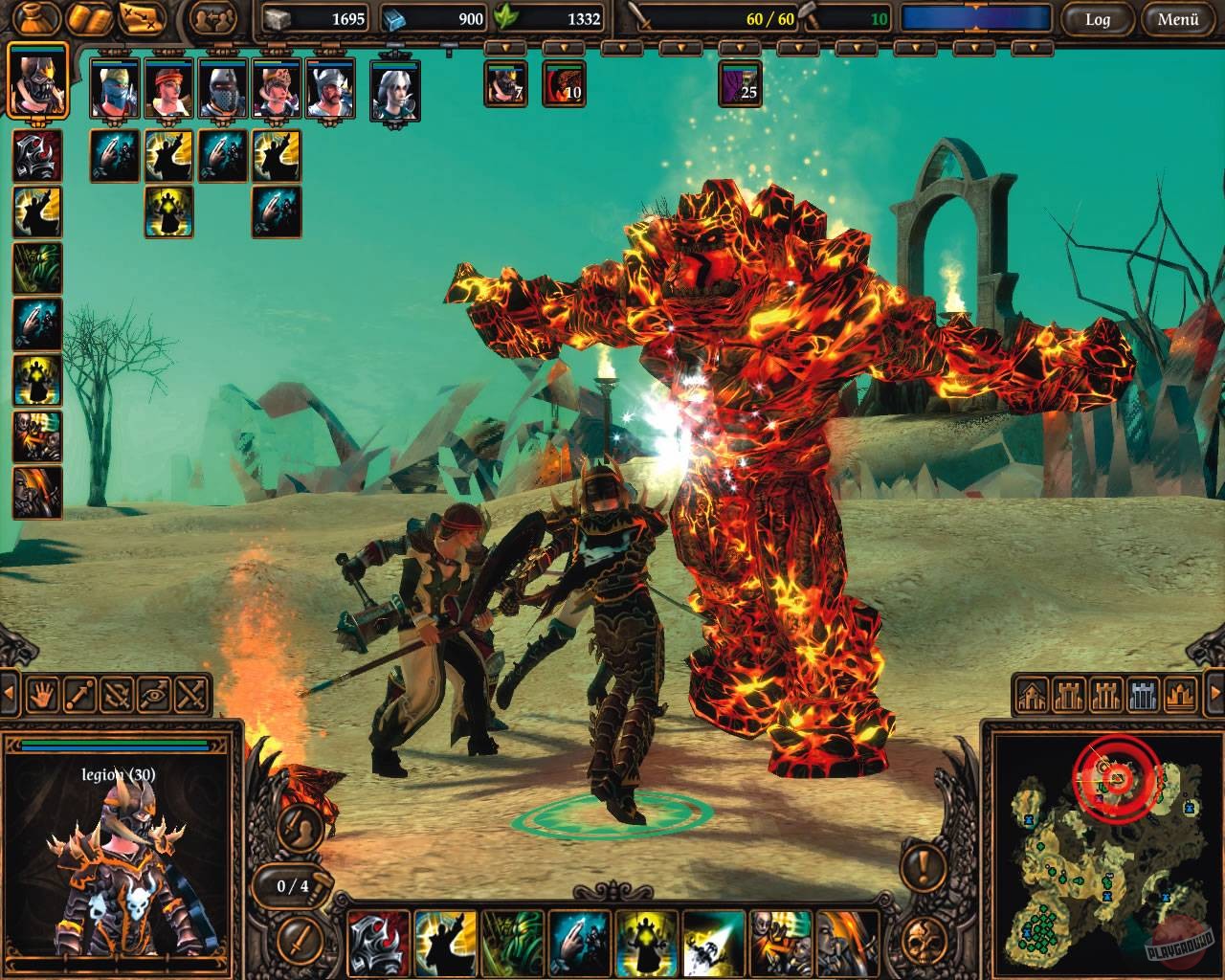1225x980 pixels.
Task: Toggle the no-attack stance icon
Action: tap(116, 695)
